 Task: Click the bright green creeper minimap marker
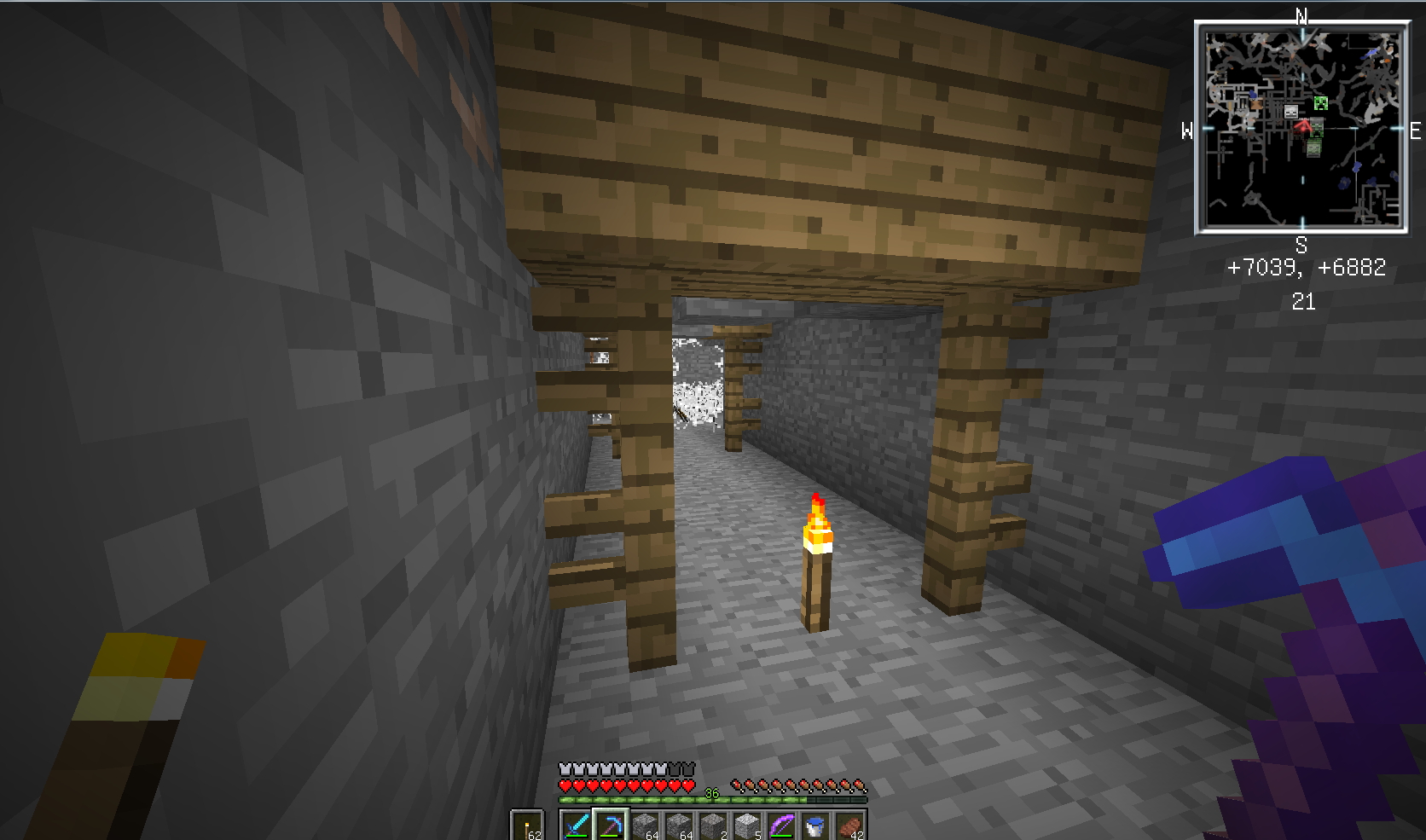coord(1321,103)
